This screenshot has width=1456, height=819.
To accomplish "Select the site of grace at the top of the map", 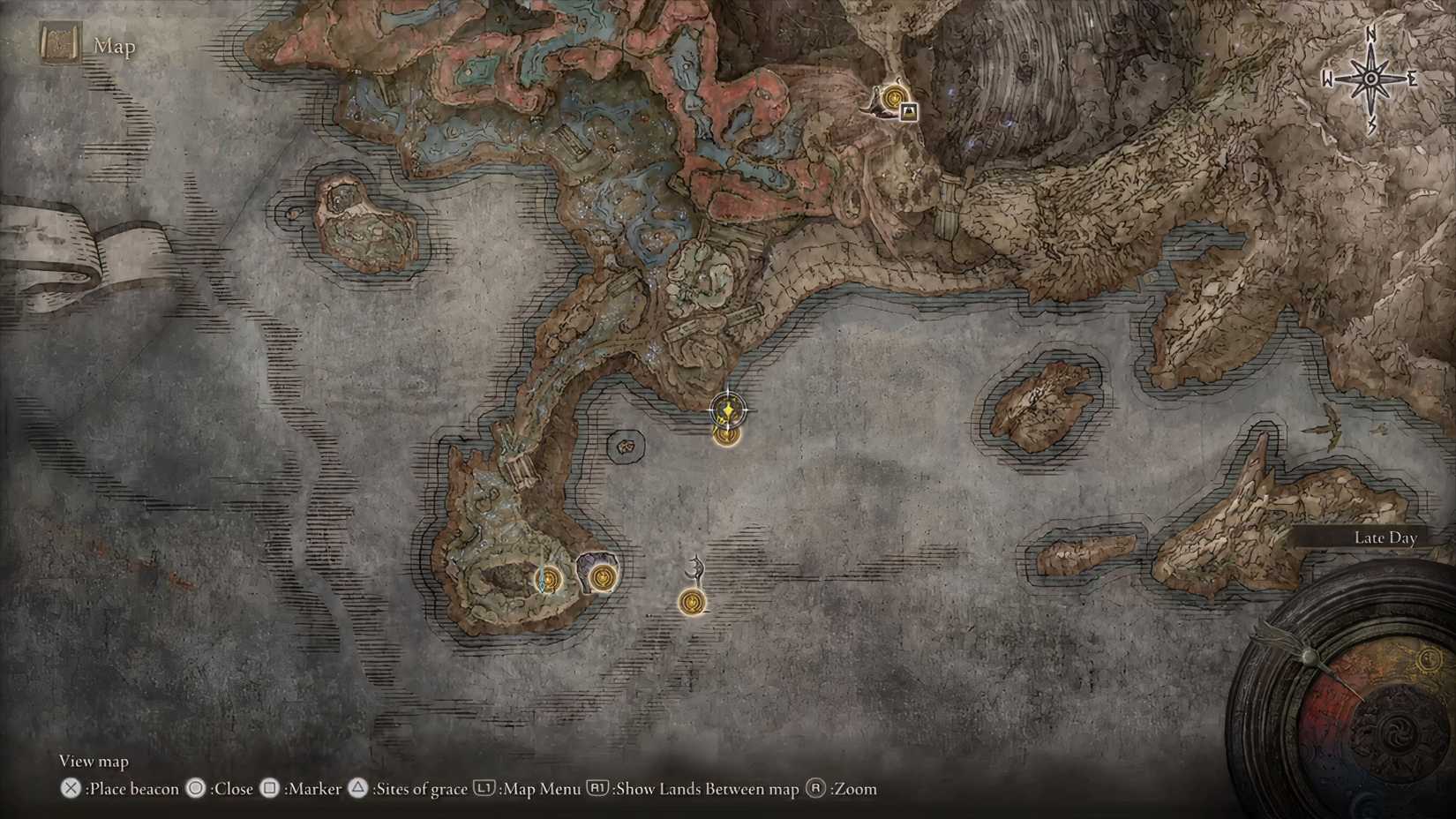I will pyautogui.click(x=894, y=98).
